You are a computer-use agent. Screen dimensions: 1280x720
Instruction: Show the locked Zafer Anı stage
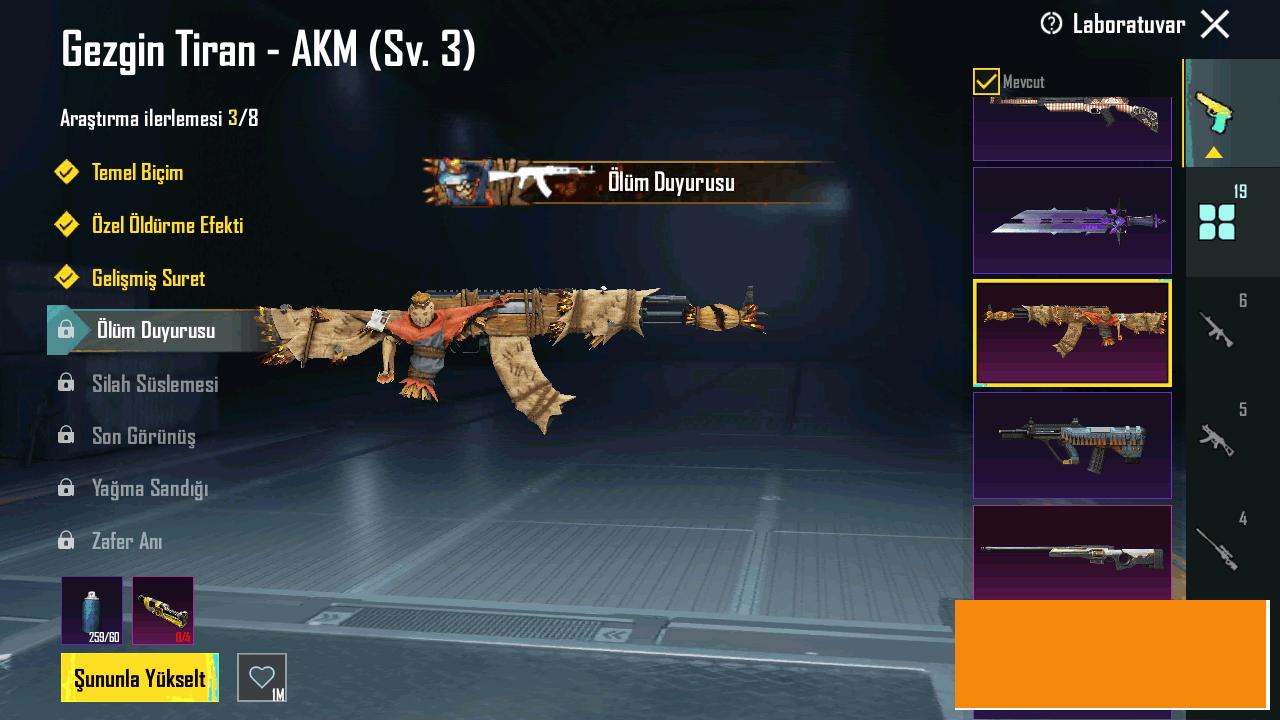click(x=126, y=541)
